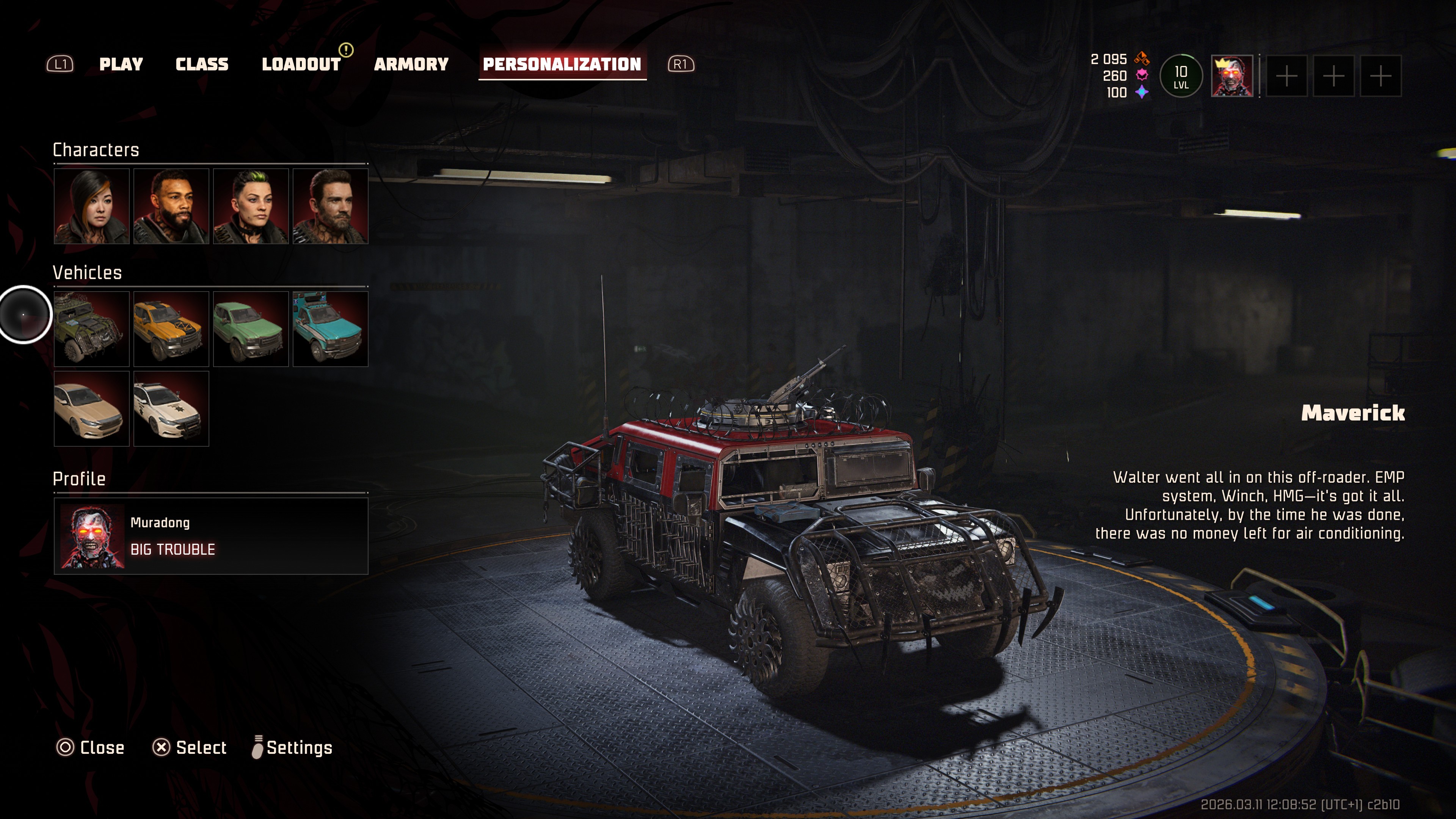
Task: Select the green-mohawk character portrait
Action: tap(250, 206)
